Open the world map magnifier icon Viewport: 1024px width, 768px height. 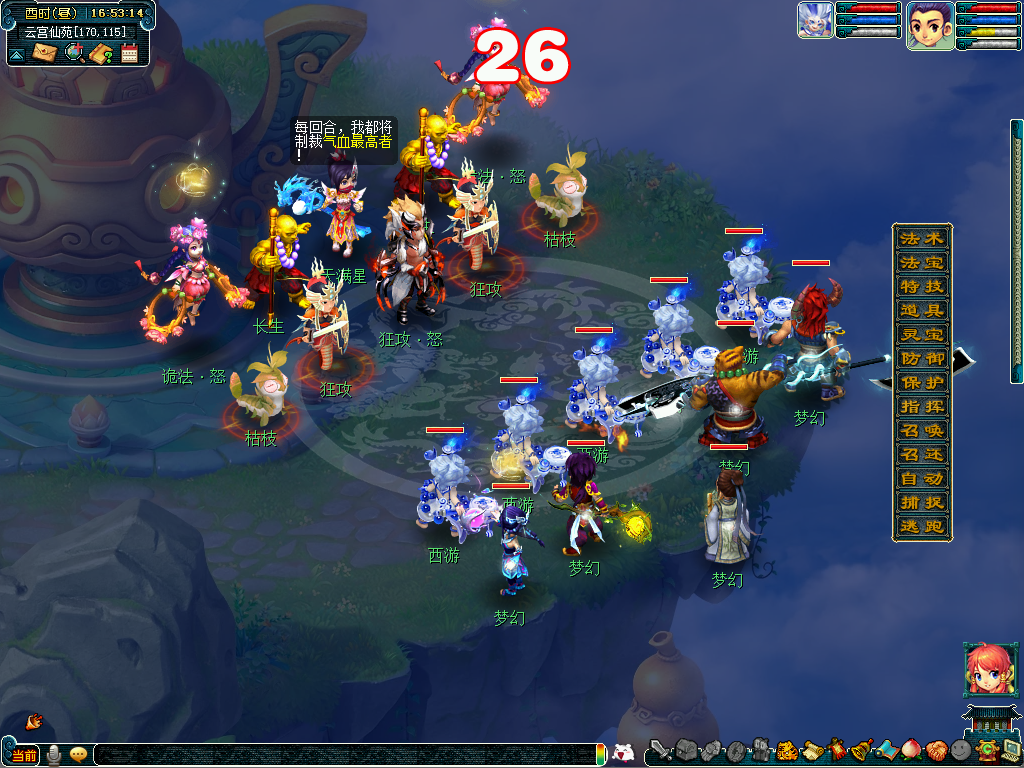coord(73,53)
